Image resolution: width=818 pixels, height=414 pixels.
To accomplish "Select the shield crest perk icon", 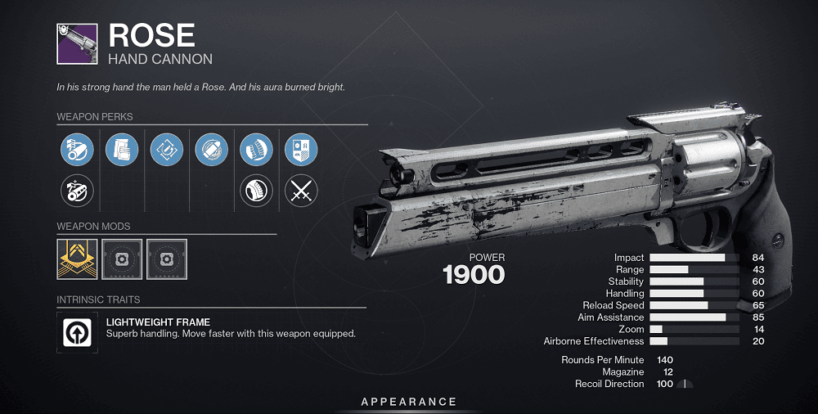I will 301,150.
